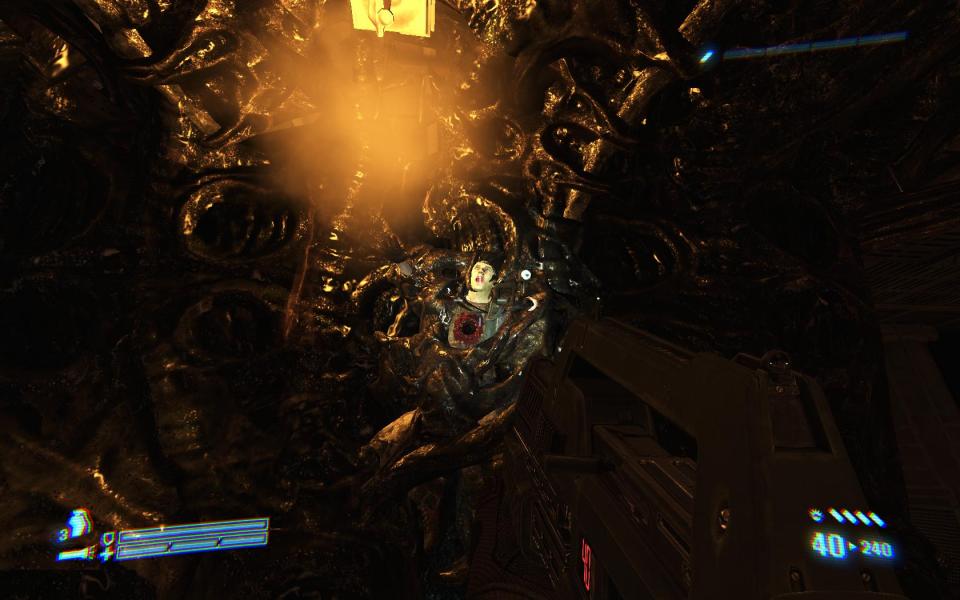
Task: Select the grenade burst icon
Action: tap(816, 516)
